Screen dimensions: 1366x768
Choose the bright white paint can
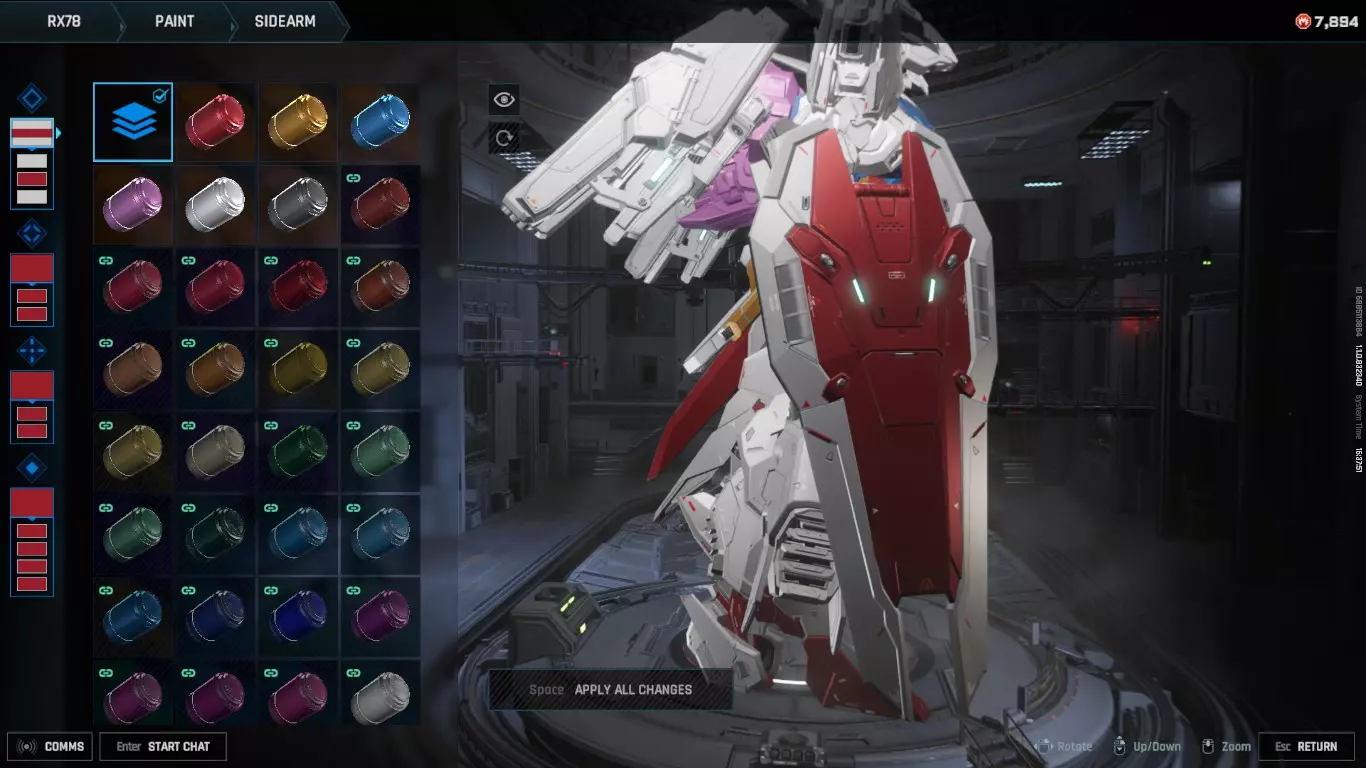pyautogui.click(x=215, y=204)
